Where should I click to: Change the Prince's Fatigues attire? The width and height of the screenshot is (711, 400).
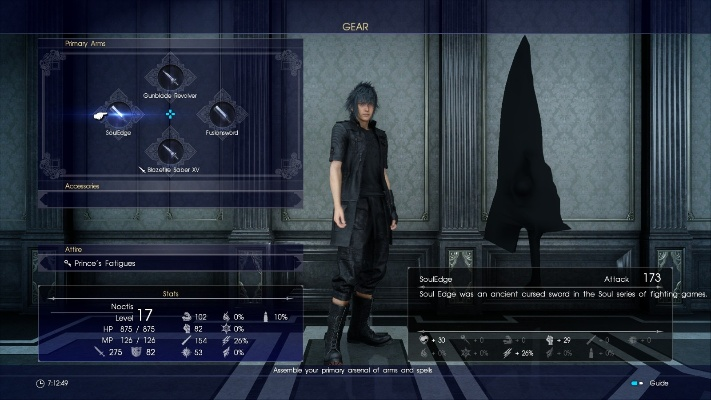pos(170,263)
